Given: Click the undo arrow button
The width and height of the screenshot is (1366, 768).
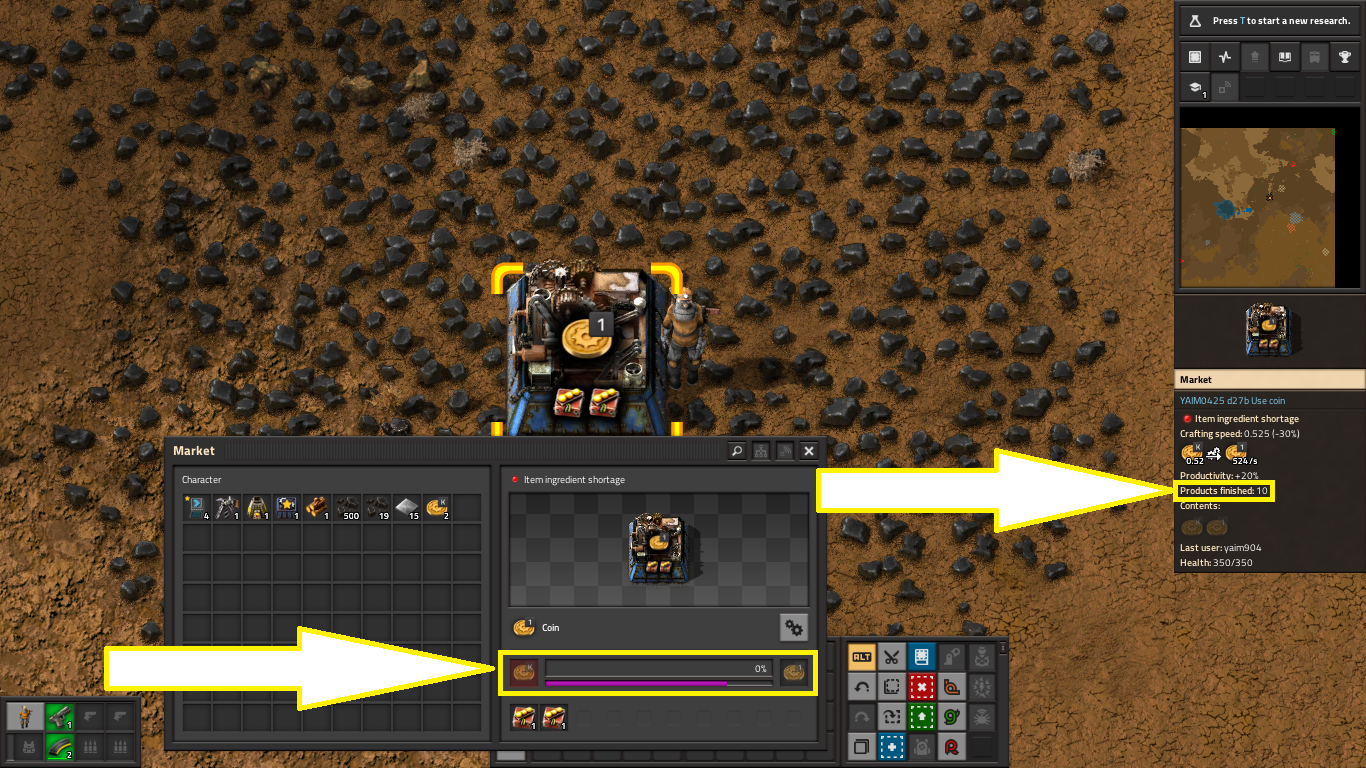Looking at the screenshot, I should tap(861, 687).
